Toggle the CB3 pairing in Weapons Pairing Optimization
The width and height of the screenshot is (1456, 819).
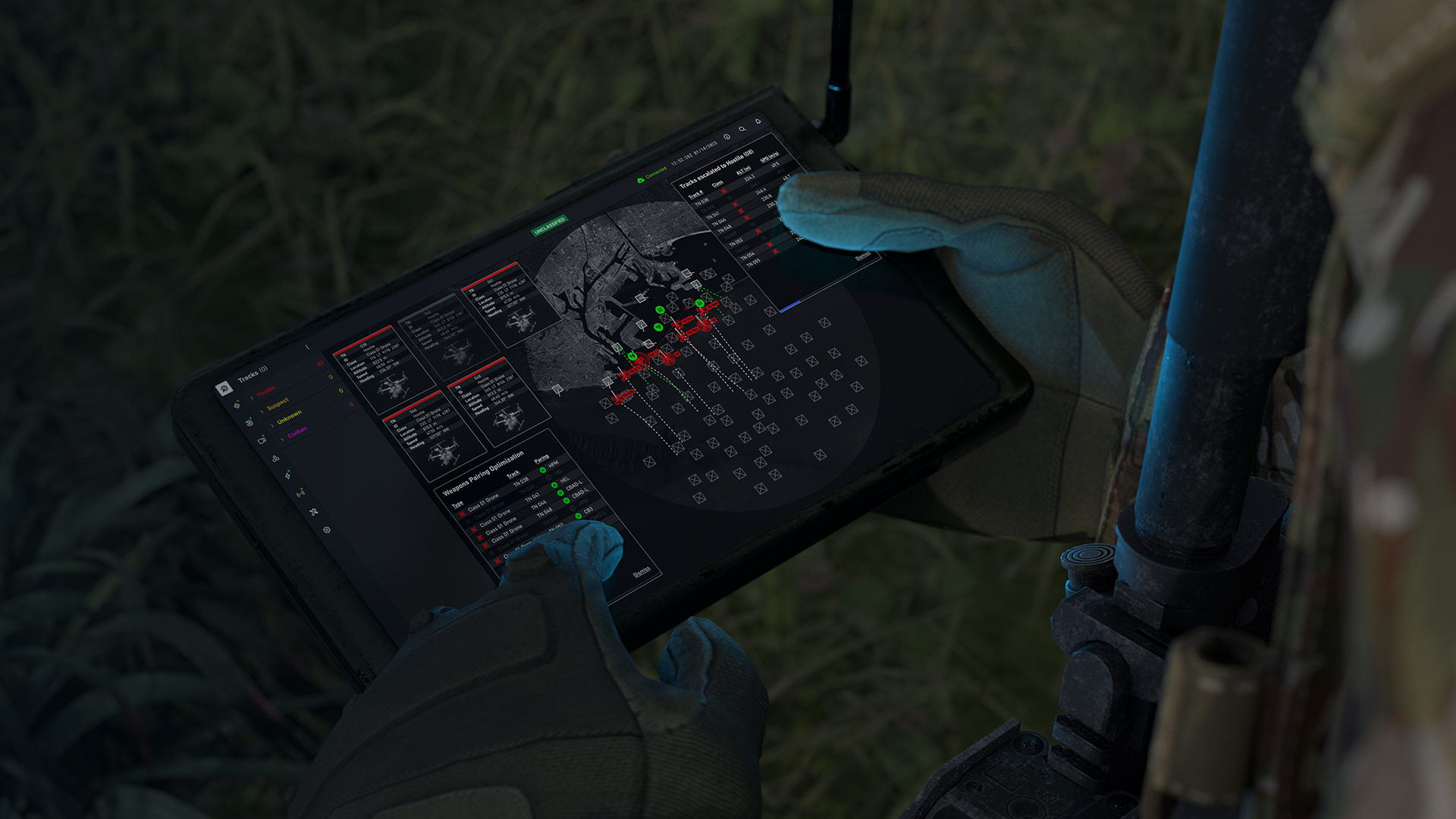point(579,516)
